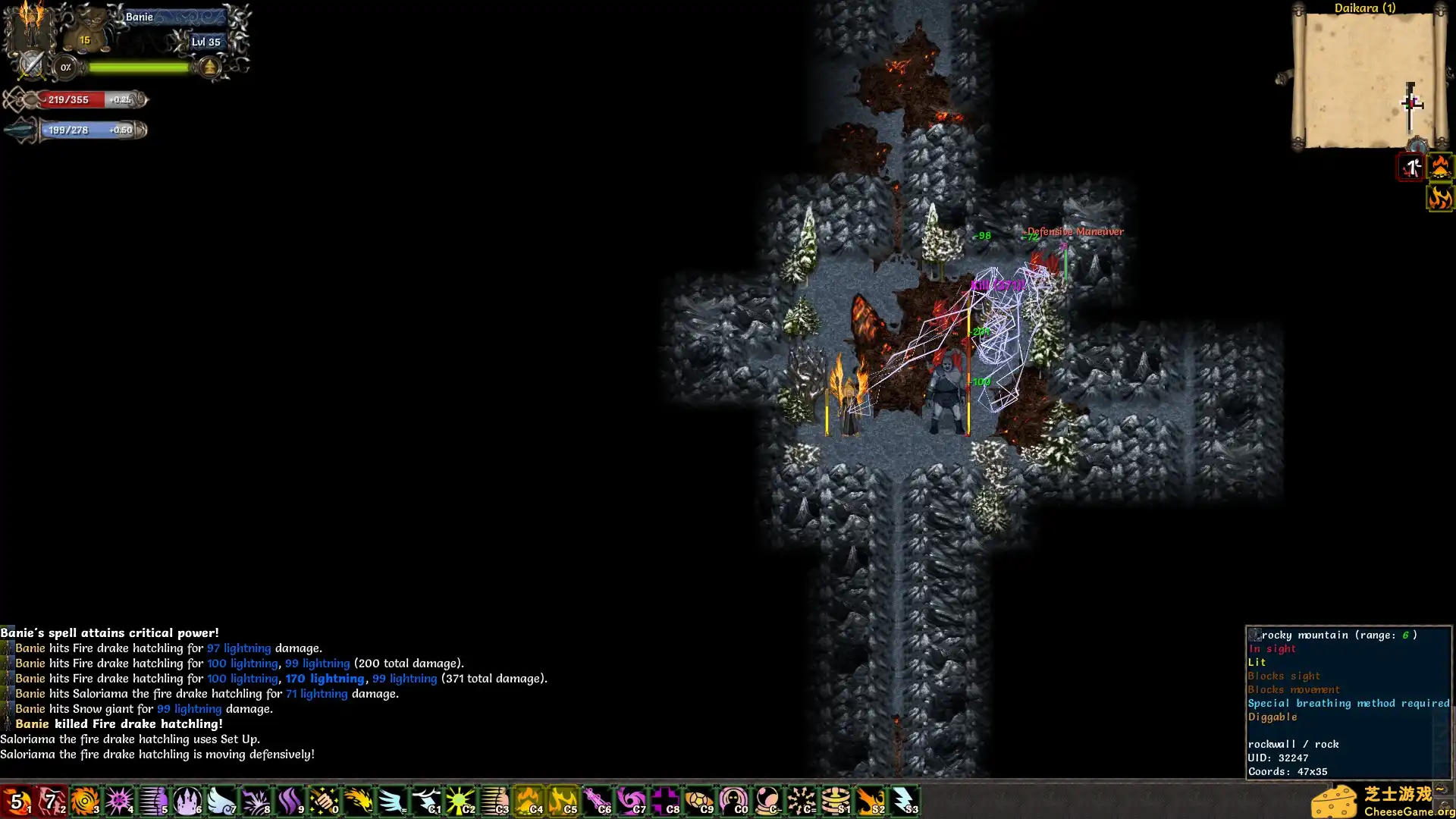This screenshot has width=1456, height=819.
Task: Toggle the burning fire mound sustain in slot C4
Action: click(529, 801)
